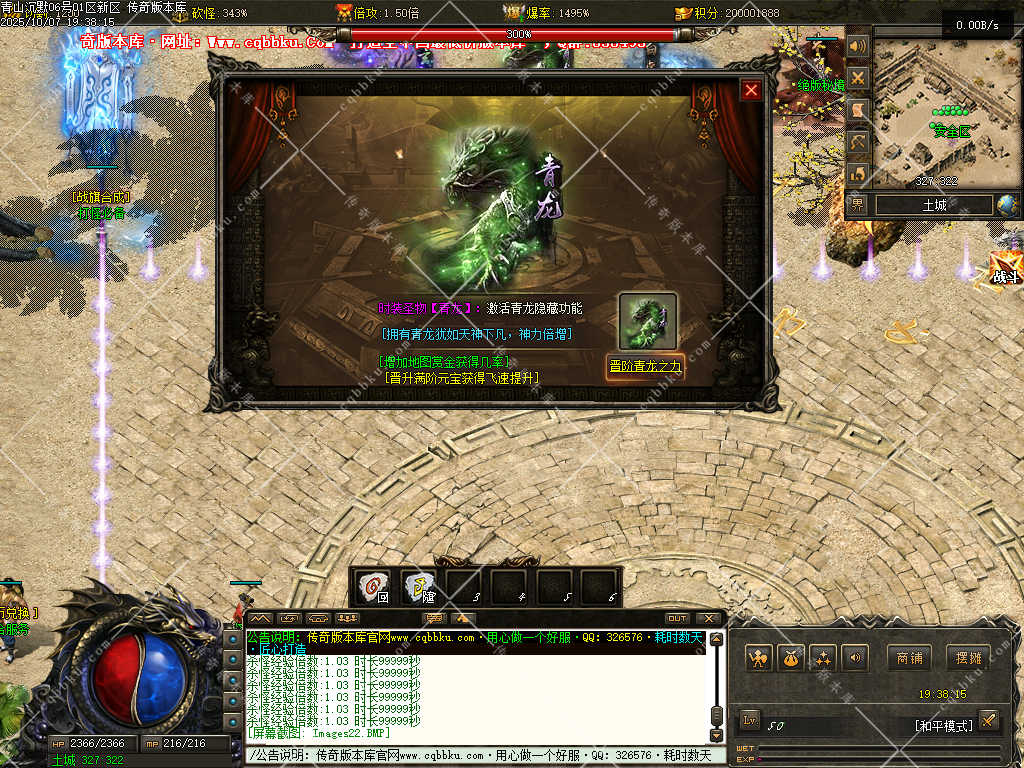Screen dimensions: 1024x768
Task: Close the Azure Dragon popup window
Action: (751, 90)
